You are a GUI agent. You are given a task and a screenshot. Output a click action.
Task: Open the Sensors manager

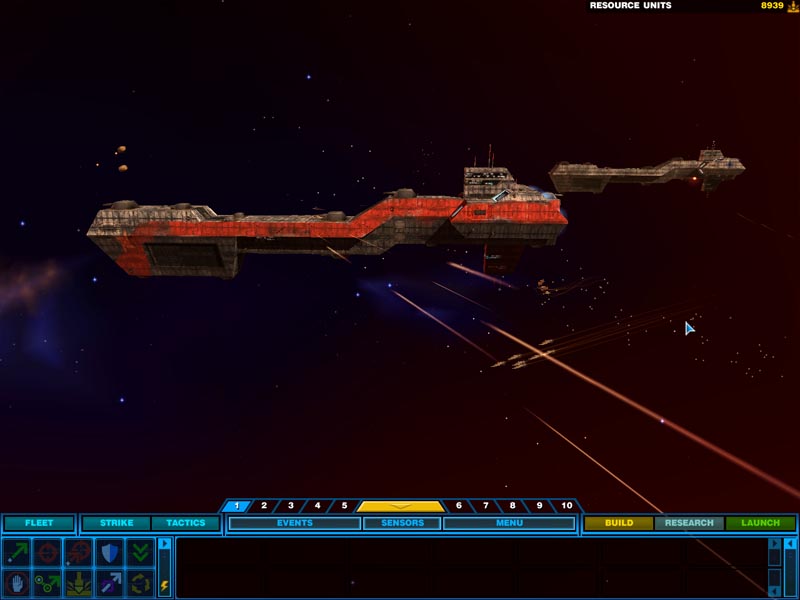(402, 523)
